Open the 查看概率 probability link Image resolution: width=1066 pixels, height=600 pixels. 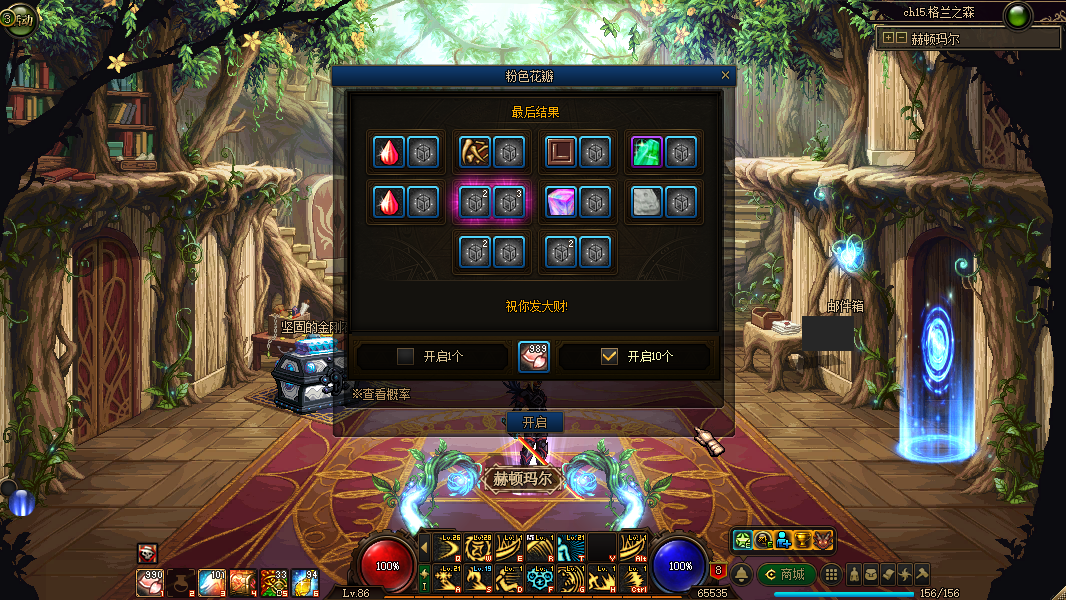point(380,395)
